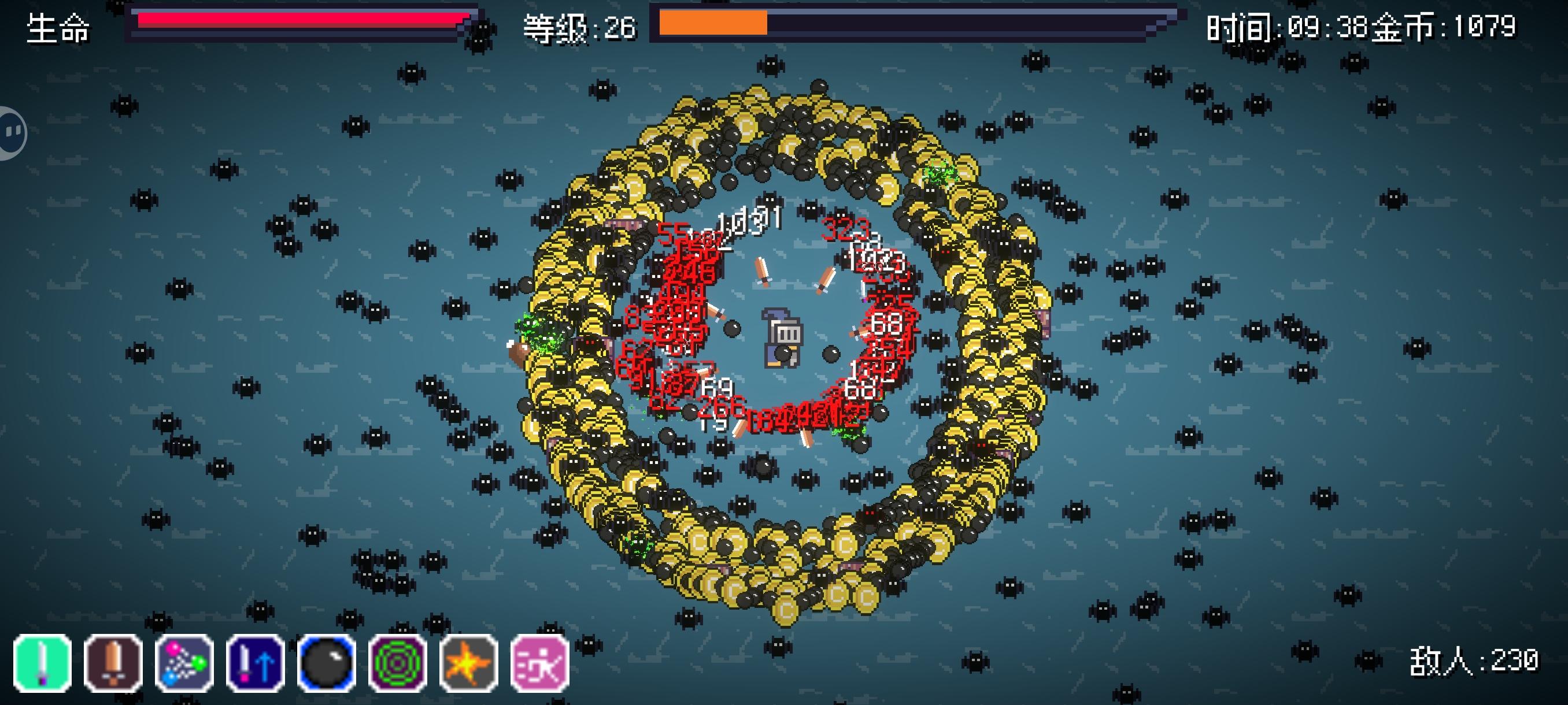Select the wooden sword skill icon
1568x705 pixels.
point(112,662)
